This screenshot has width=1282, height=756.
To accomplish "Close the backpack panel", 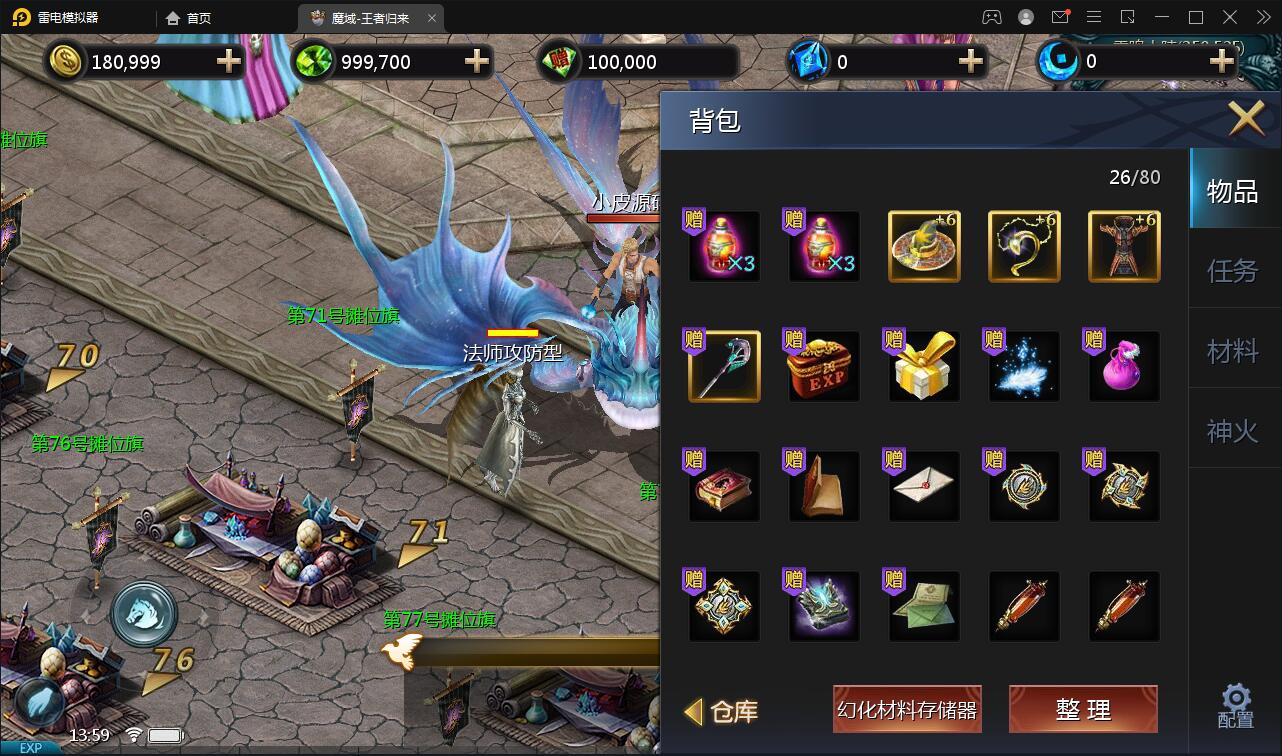I will click(x=1246, y=119).
